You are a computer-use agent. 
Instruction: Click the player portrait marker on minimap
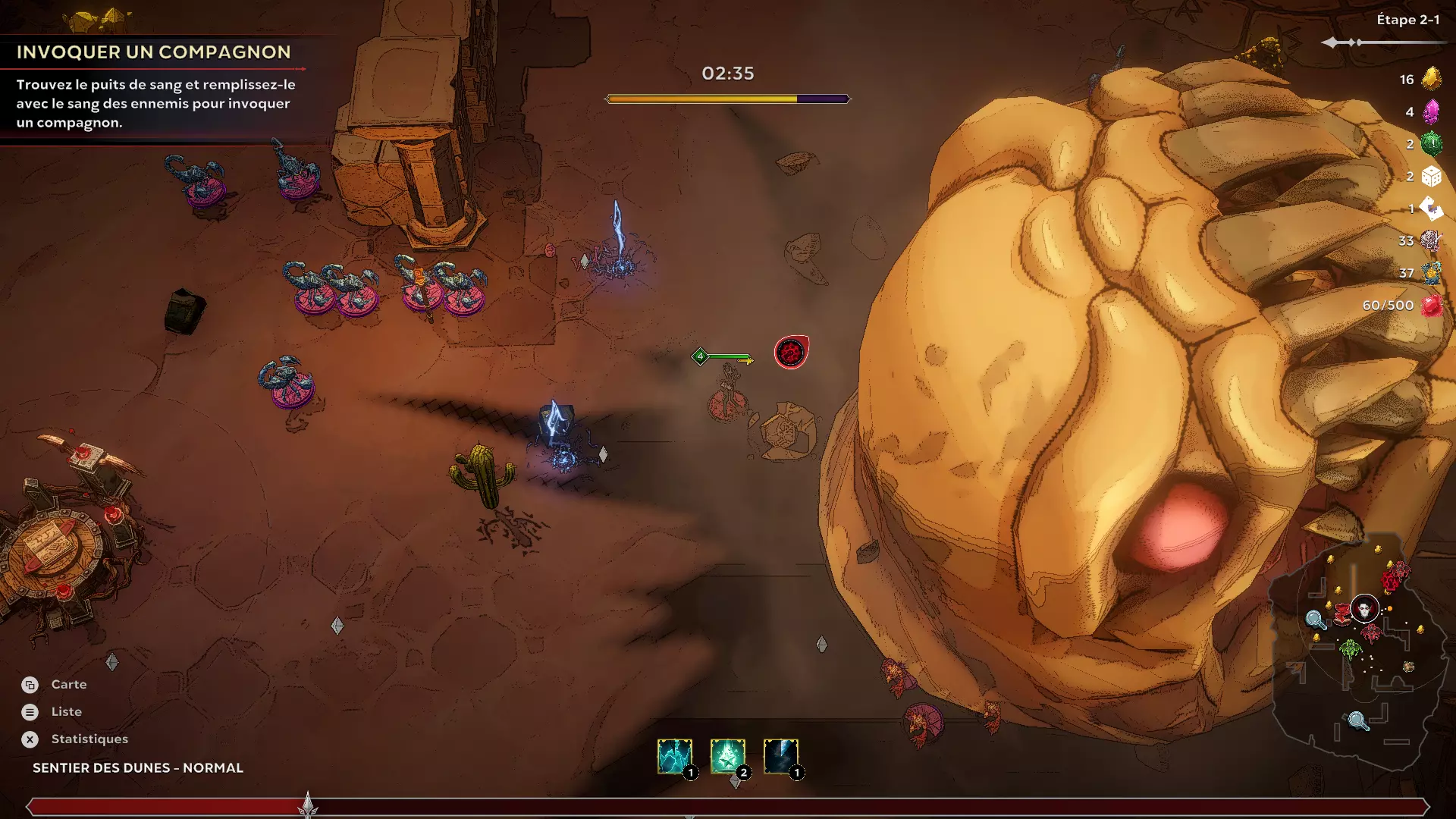pos(1364,608)
